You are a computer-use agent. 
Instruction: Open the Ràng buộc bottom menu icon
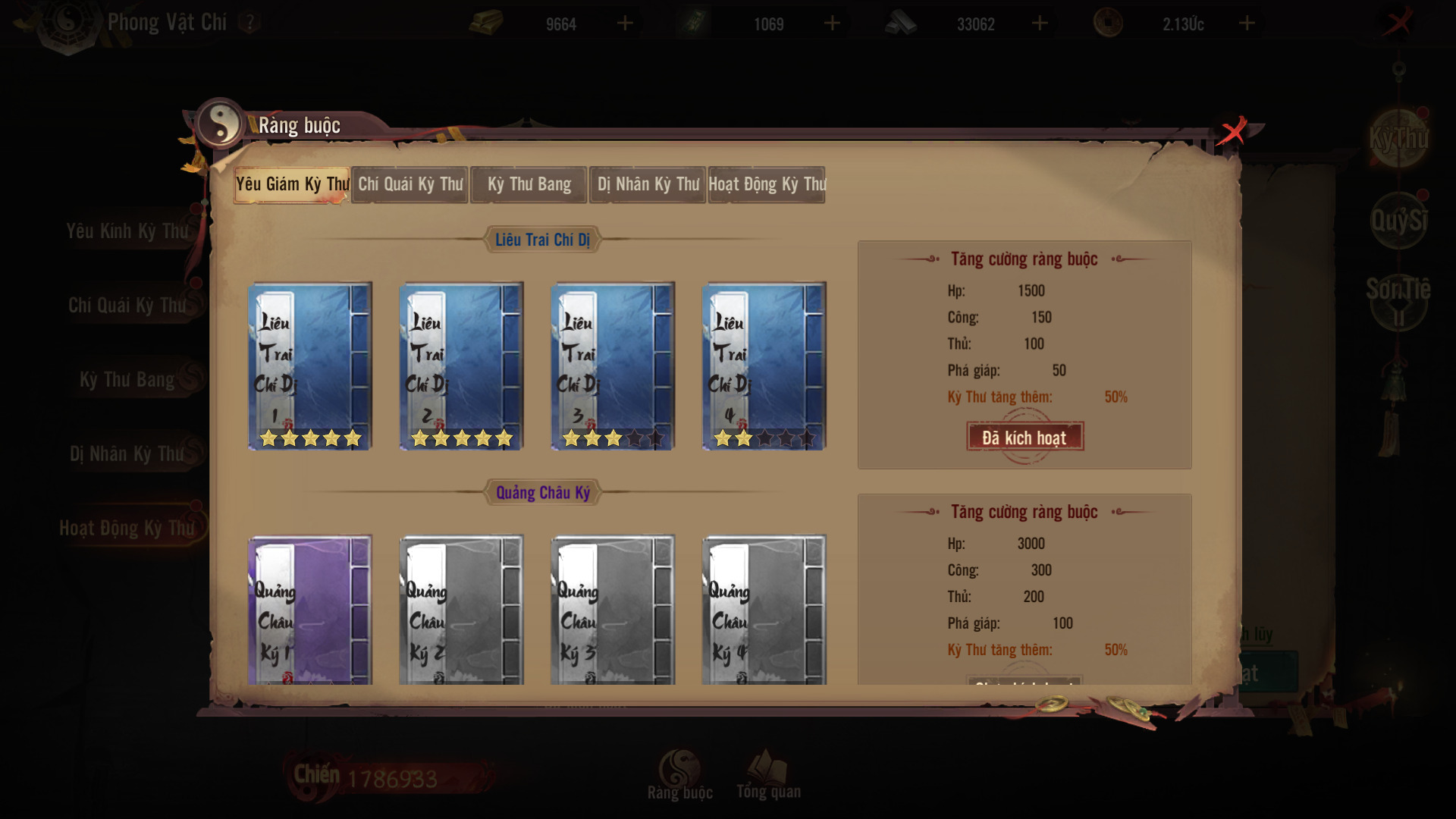[679, 773]
